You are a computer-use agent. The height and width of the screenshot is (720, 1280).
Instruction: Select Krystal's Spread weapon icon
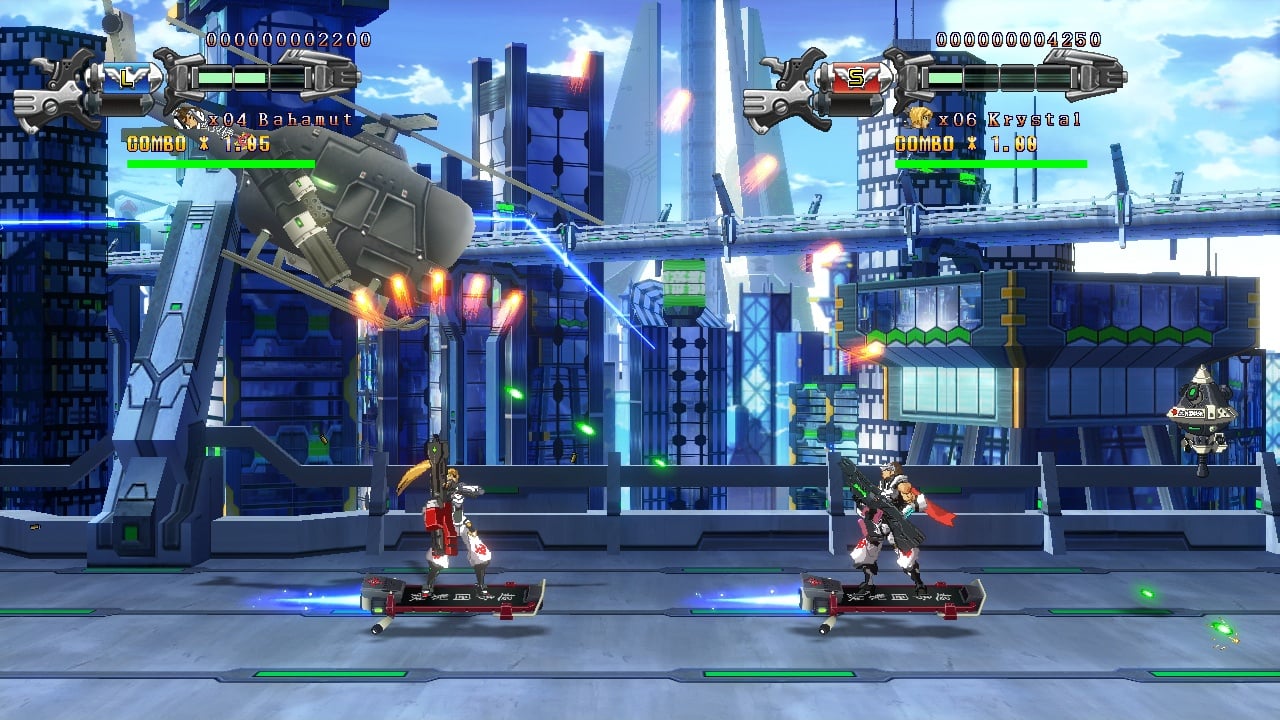click(856, 77)
